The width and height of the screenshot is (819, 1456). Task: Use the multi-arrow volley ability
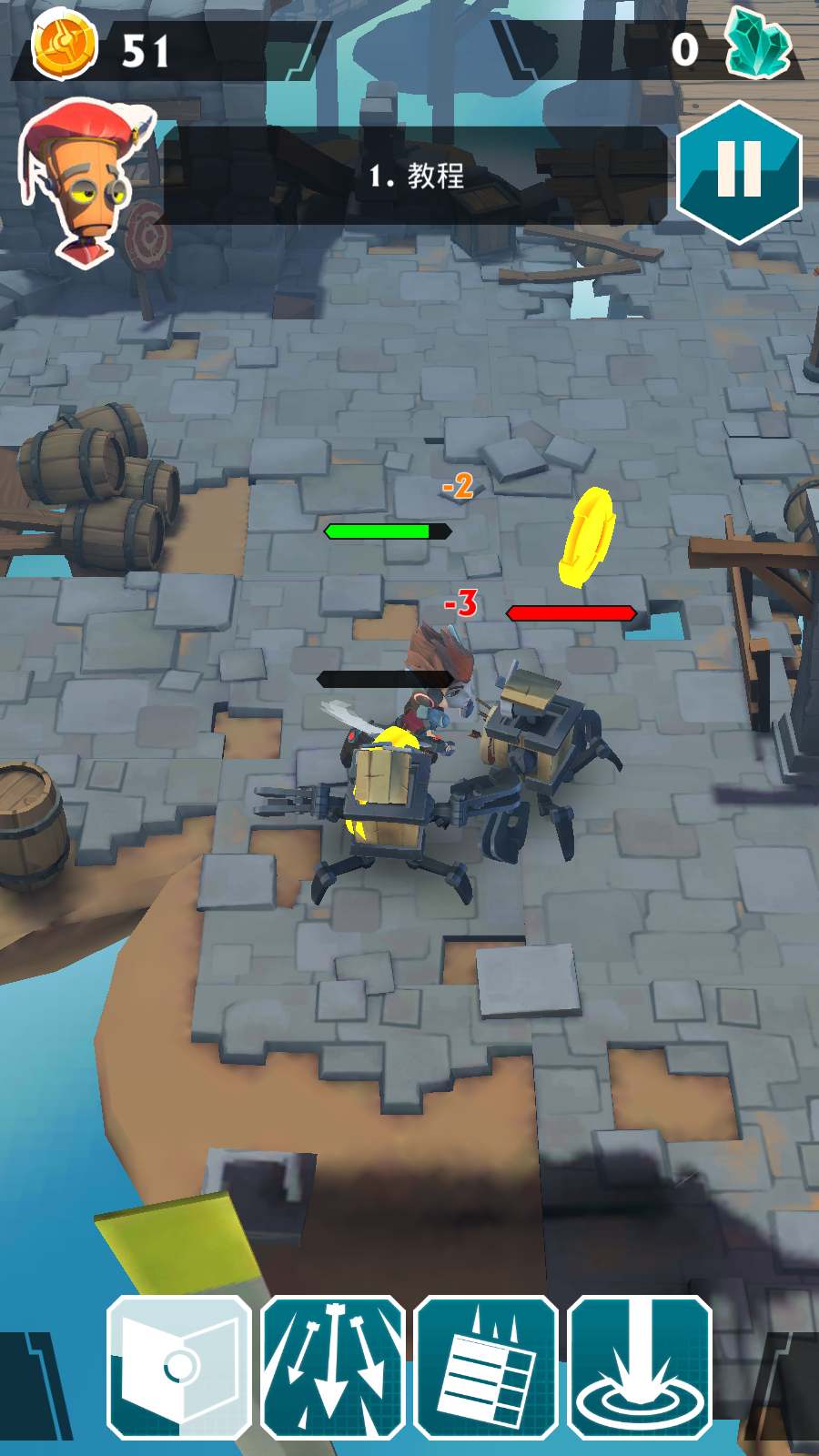[333, 1367]
